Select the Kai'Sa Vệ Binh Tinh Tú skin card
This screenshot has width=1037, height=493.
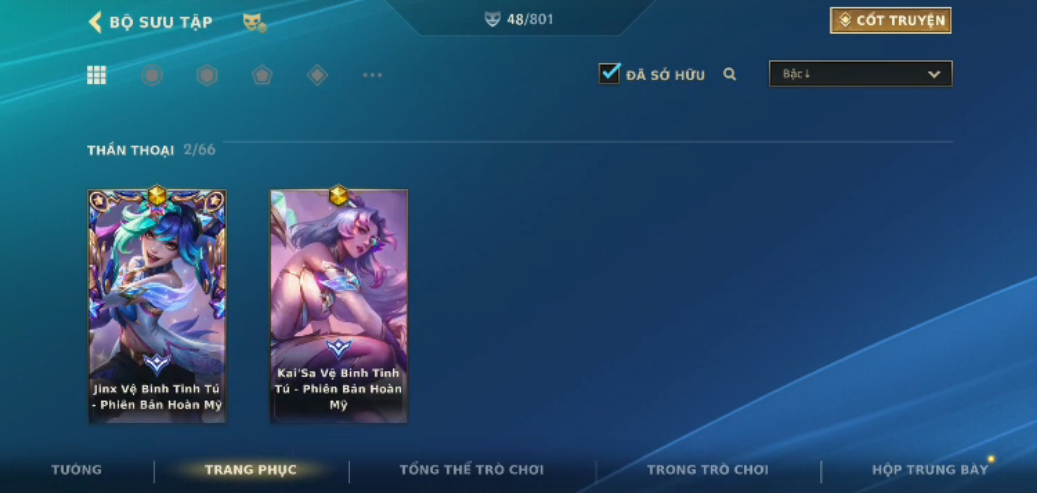[339, 305]
